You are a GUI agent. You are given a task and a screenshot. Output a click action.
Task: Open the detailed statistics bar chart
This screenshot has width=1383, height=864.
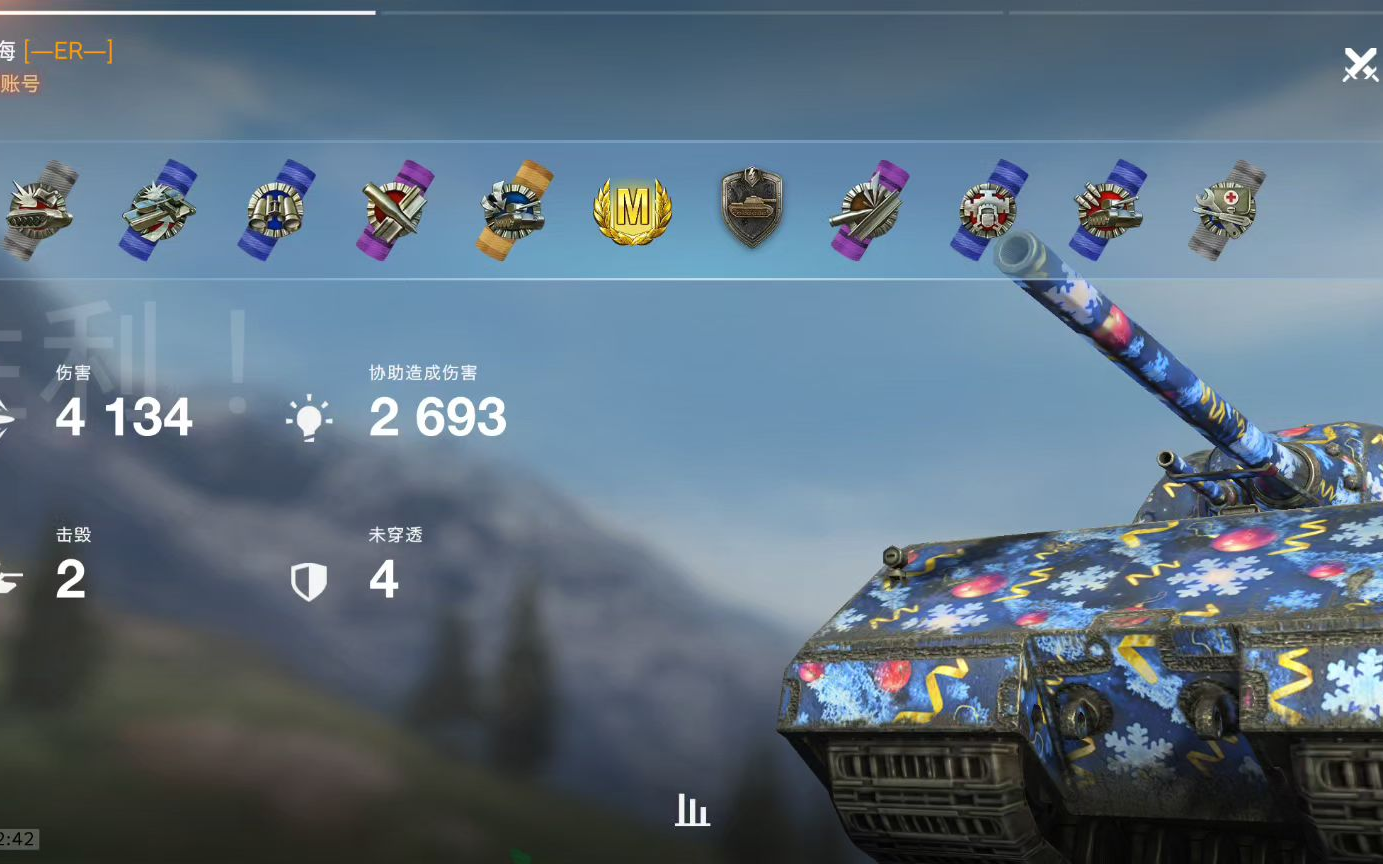click(692, 810)
